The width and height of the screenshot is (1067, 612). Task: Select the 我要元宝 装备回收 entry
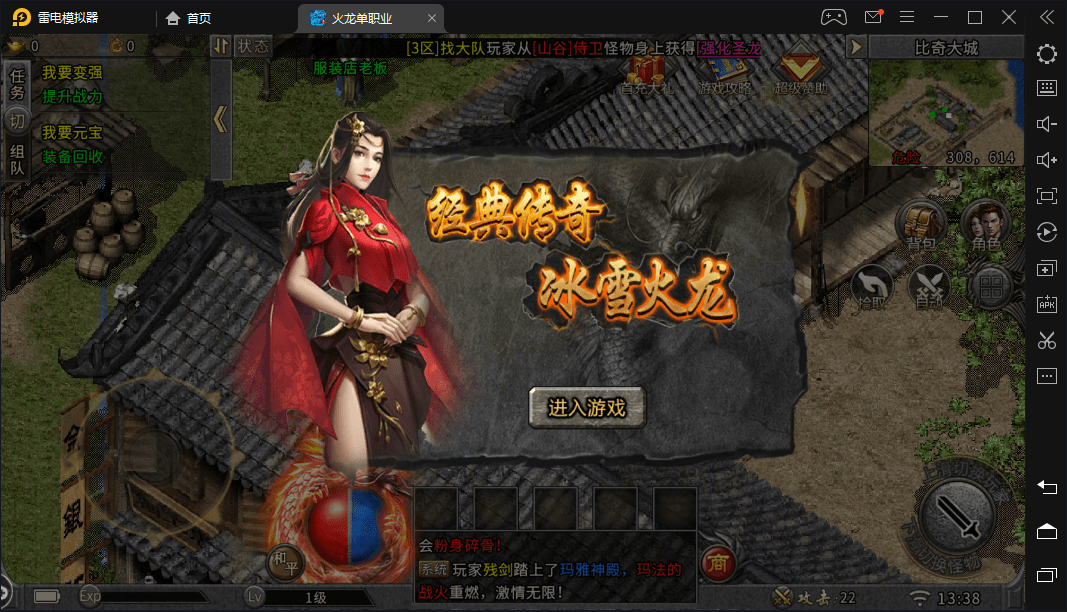point(72,145)
